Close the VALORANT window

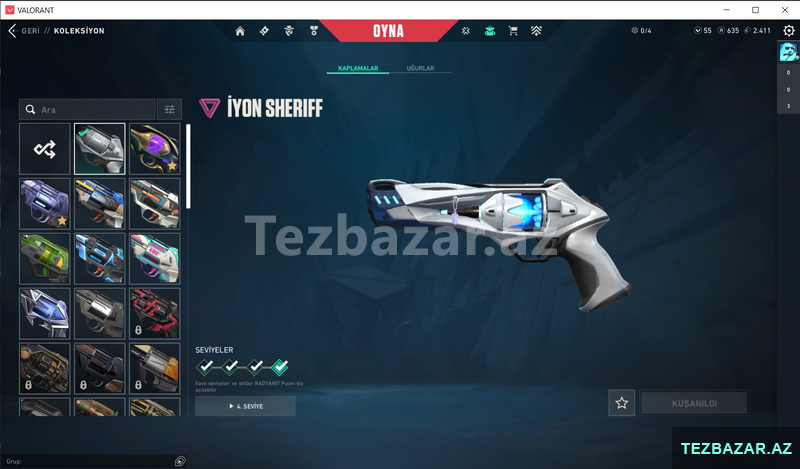(x=783, y=9)
